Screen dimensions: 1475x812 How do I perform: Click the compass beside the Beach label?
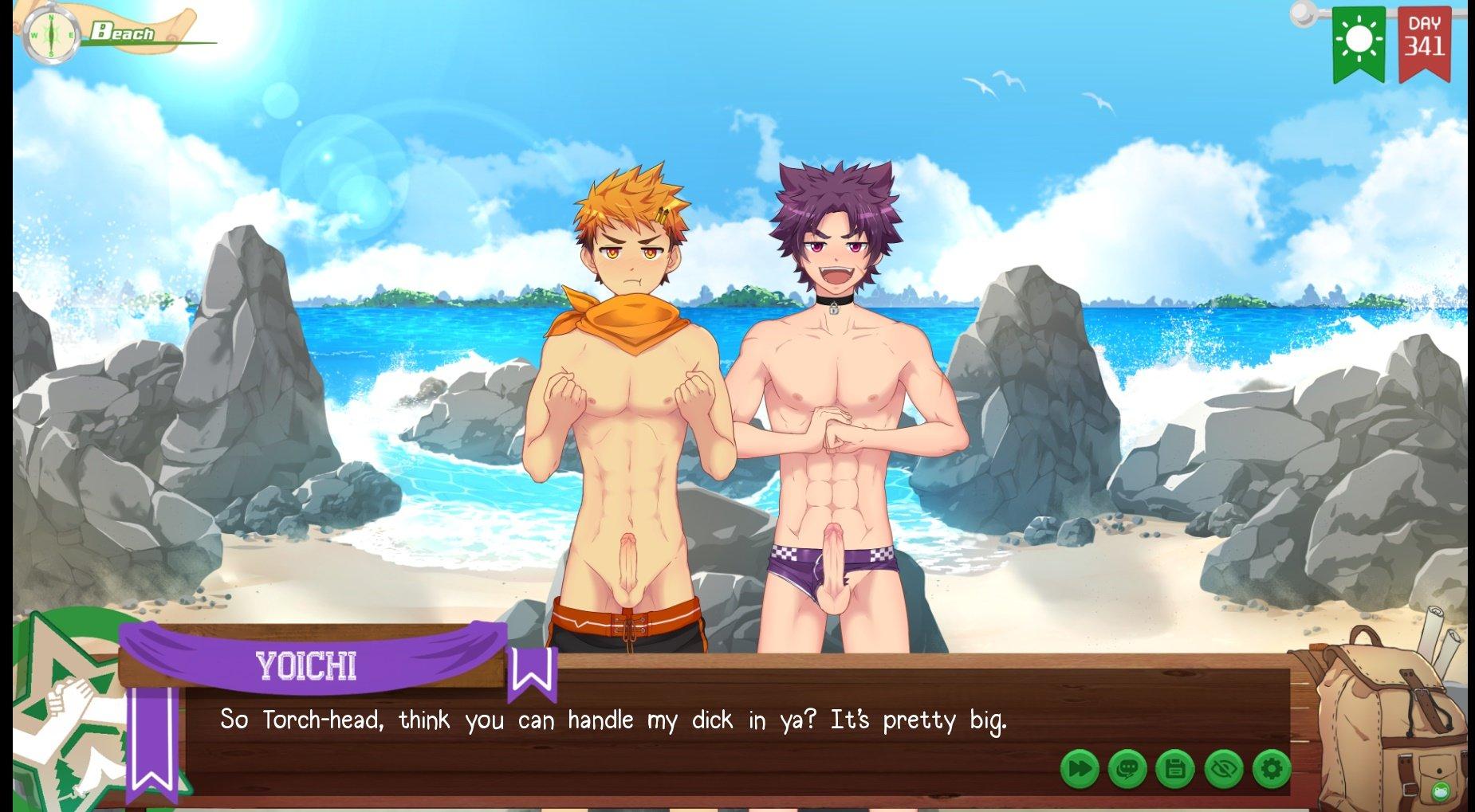coord(51,36)
